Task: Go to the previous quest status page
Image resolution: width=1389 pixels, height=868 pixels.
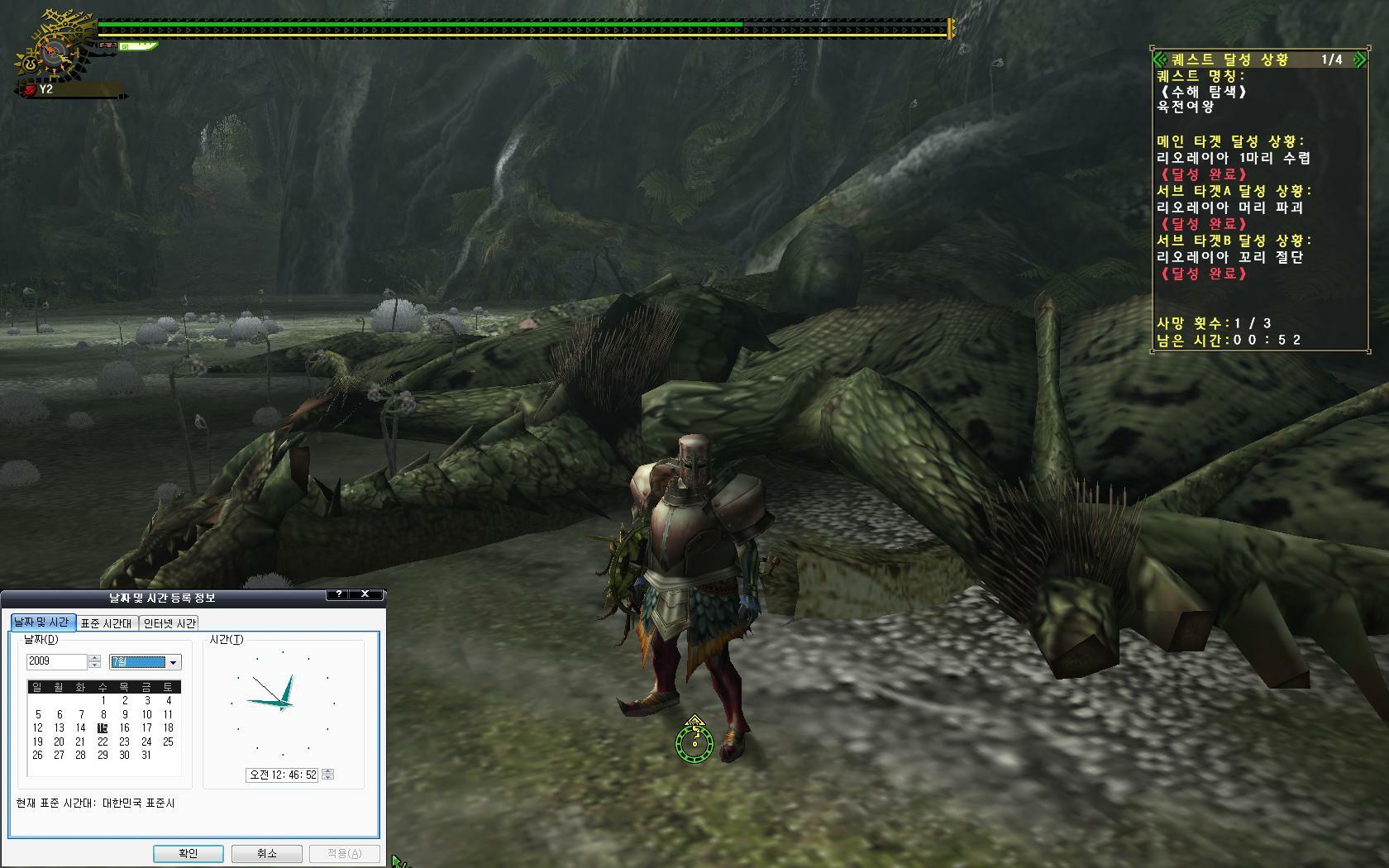Action: pyautogui.click(x=1159, y=60)
